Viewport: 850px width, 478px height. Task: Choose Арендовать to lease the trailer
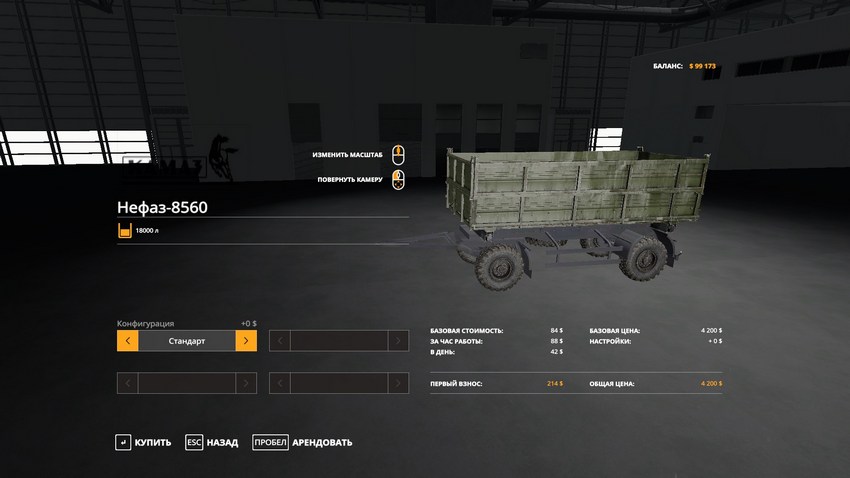coord(302,442)
